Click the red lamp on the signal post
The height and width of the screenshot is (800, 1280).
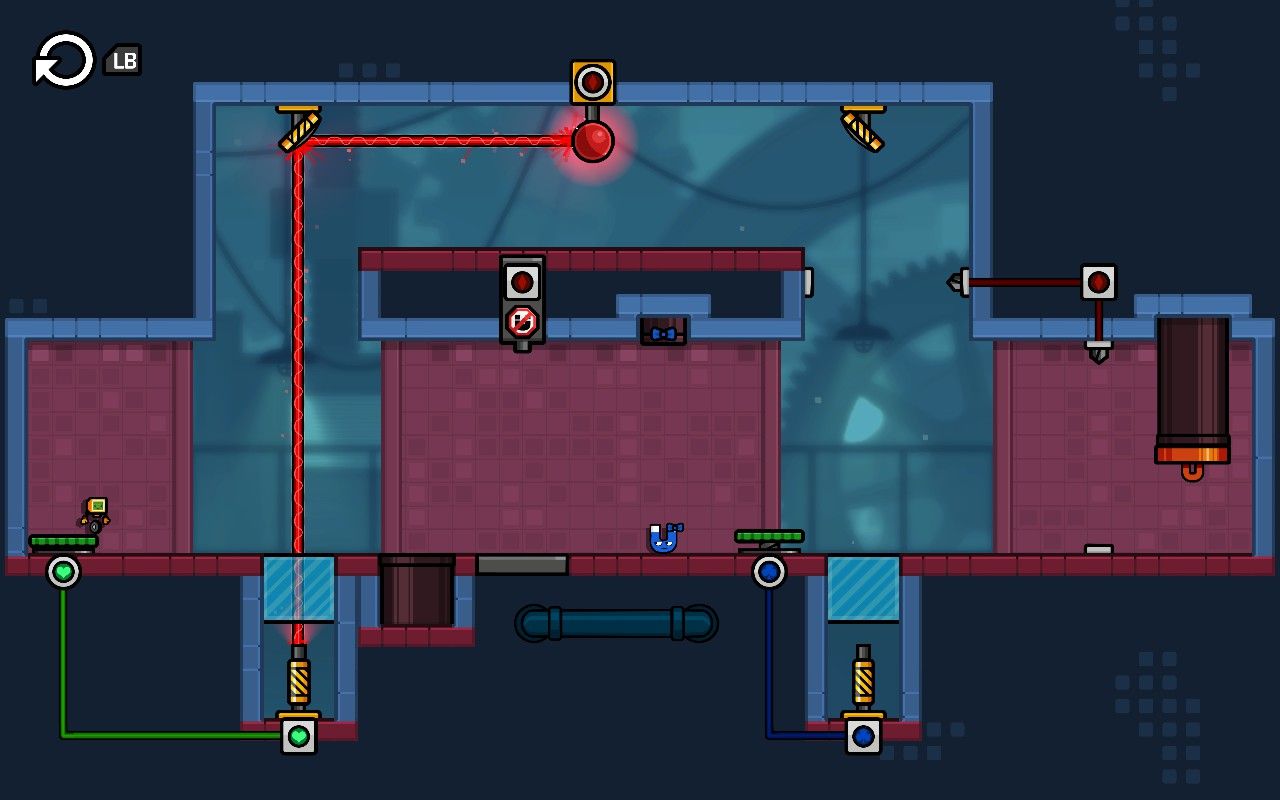(x=524, y=281)
